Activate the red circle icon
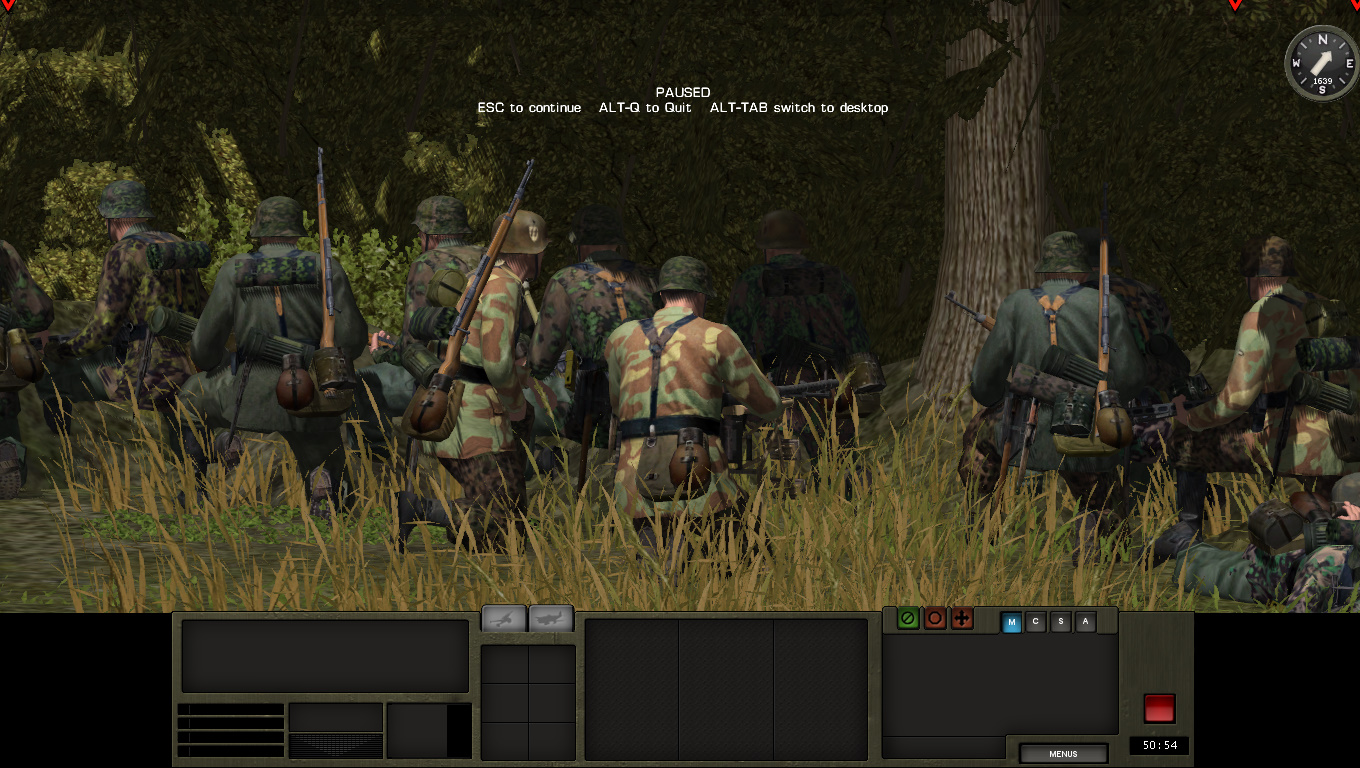1360x768 pixels. tap(935, 618)
